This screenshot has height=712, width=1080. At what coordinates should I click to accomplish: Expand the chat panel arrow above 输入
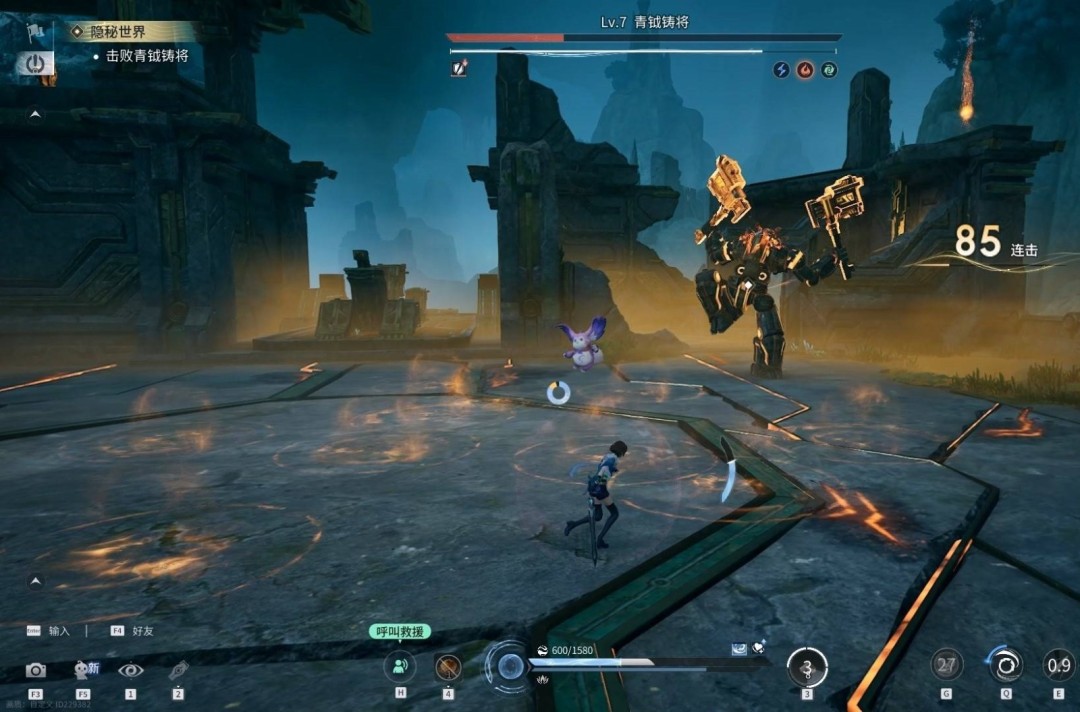[x=36, y=580]
